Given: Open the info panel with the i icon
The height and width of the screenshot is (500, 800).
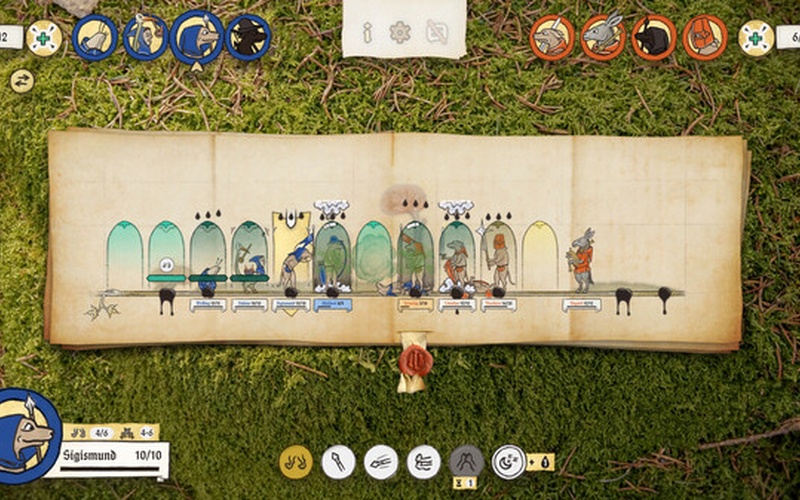Looking at the screenshot, I should click(367, 33).
